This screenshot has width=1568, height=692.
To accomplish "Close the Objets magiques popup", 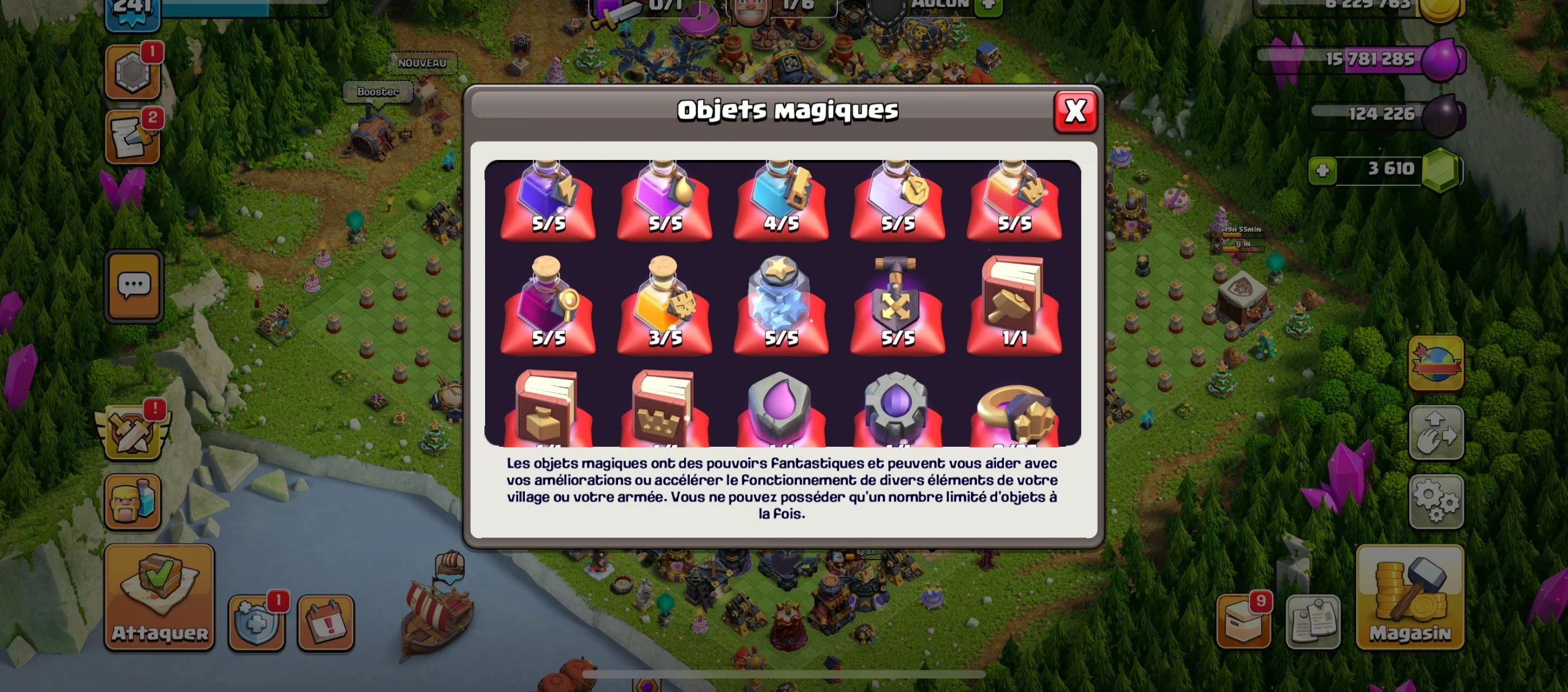I will click(x=1076, y=113).
